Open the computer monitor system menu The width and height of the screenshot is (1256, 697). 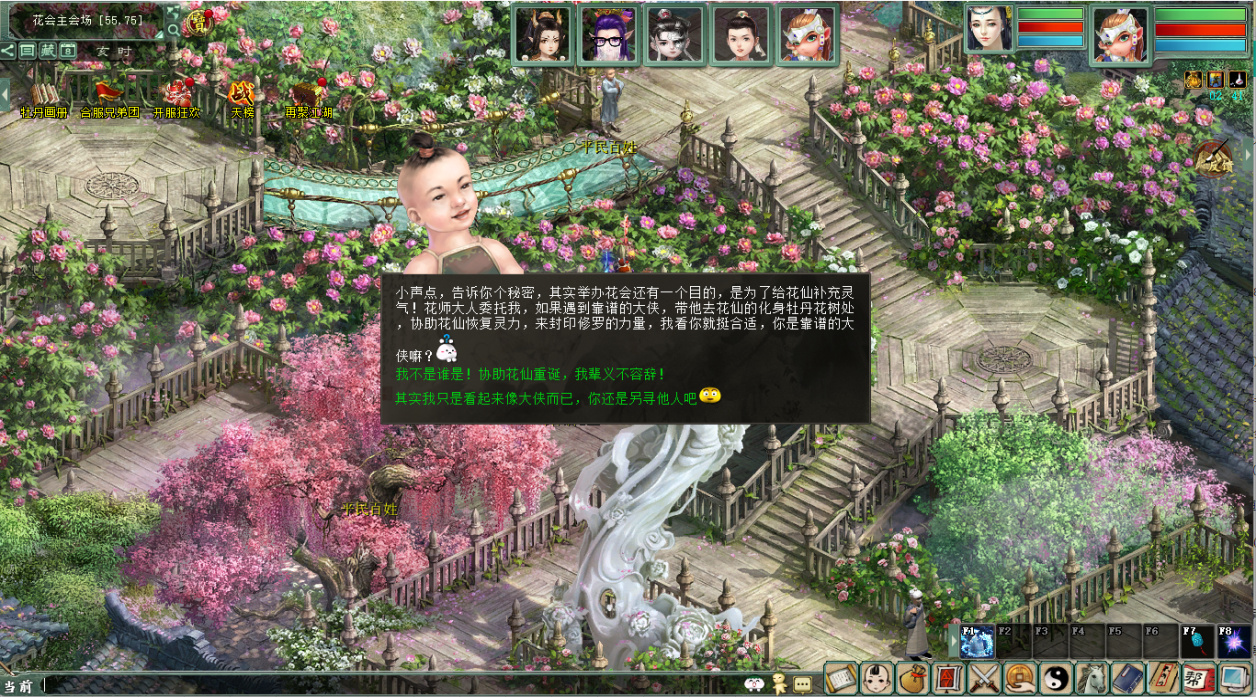[1234, 679]
